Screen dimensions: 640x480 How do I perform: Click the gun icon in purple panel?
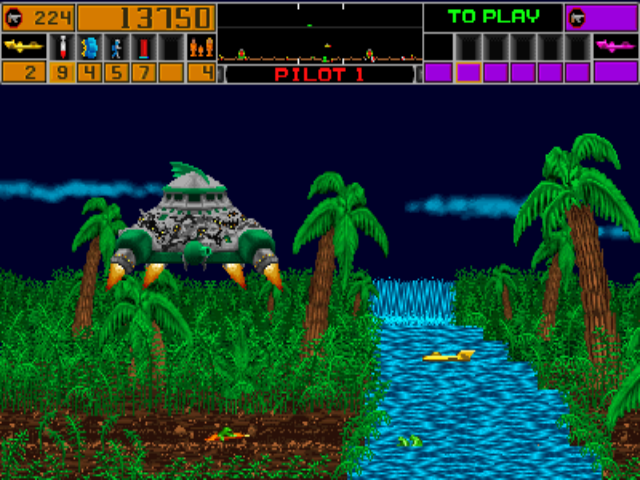coord(577,17)
